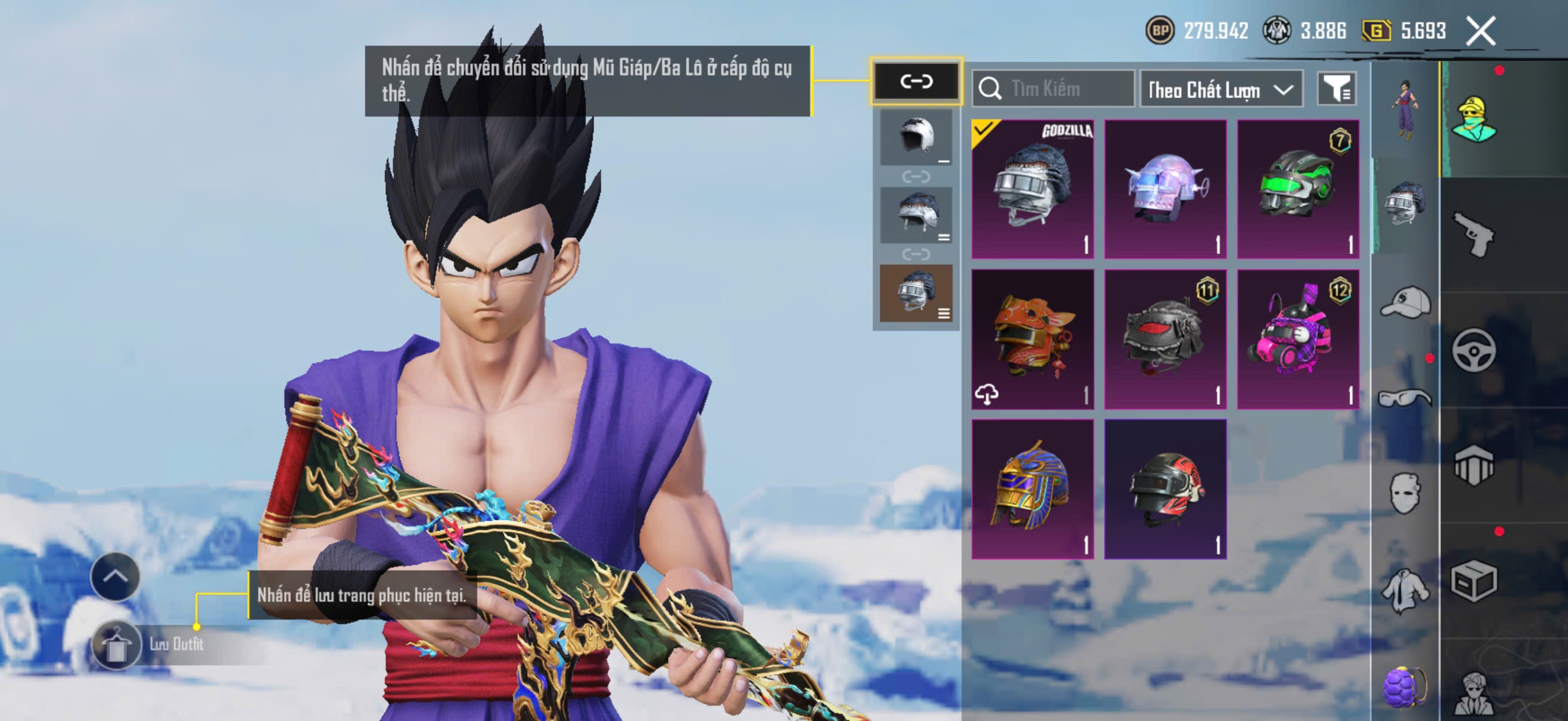Select the Godzilla helmet skin
Image resolution: width=1568 pixels, height=721 pixels.
coord(1032,190)
